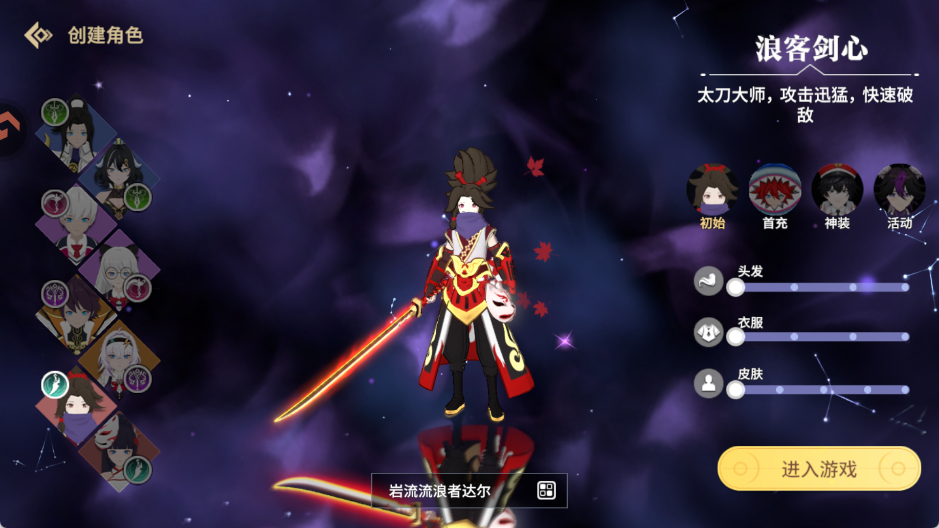The image size is (939, 528).
Task: Adjust the 衣服 clothes color slider
Action: point(821,338)
